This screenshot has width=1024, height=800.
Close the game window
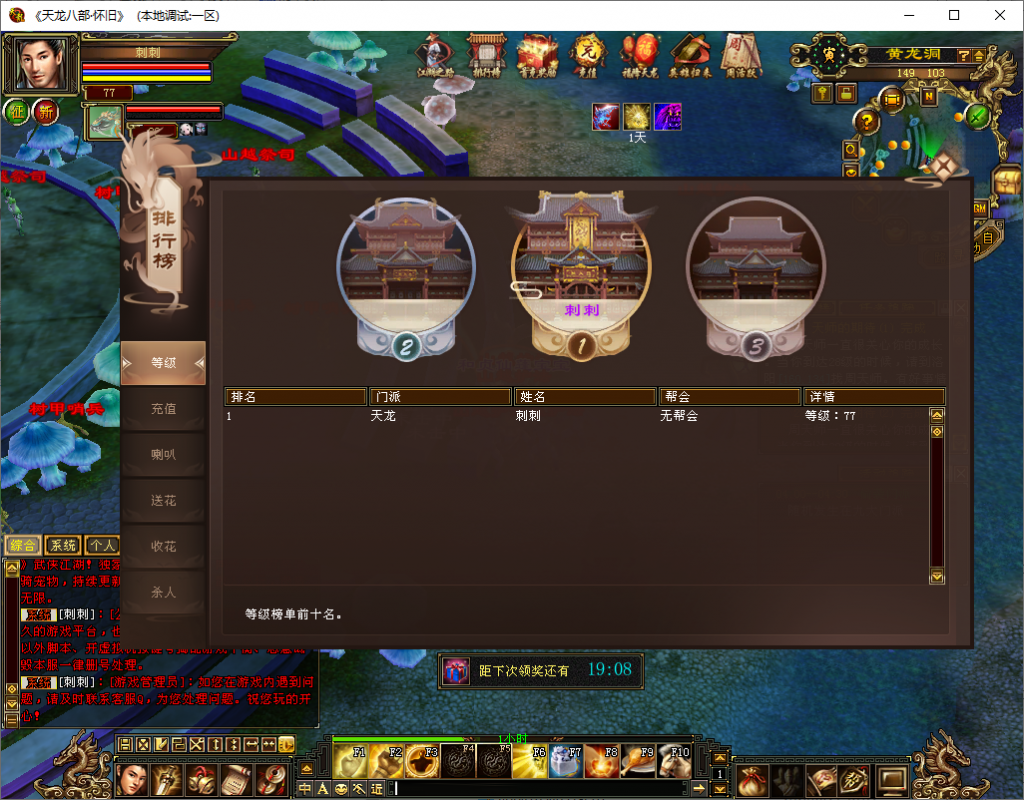pyautogui.click(x=1000, y=15)
